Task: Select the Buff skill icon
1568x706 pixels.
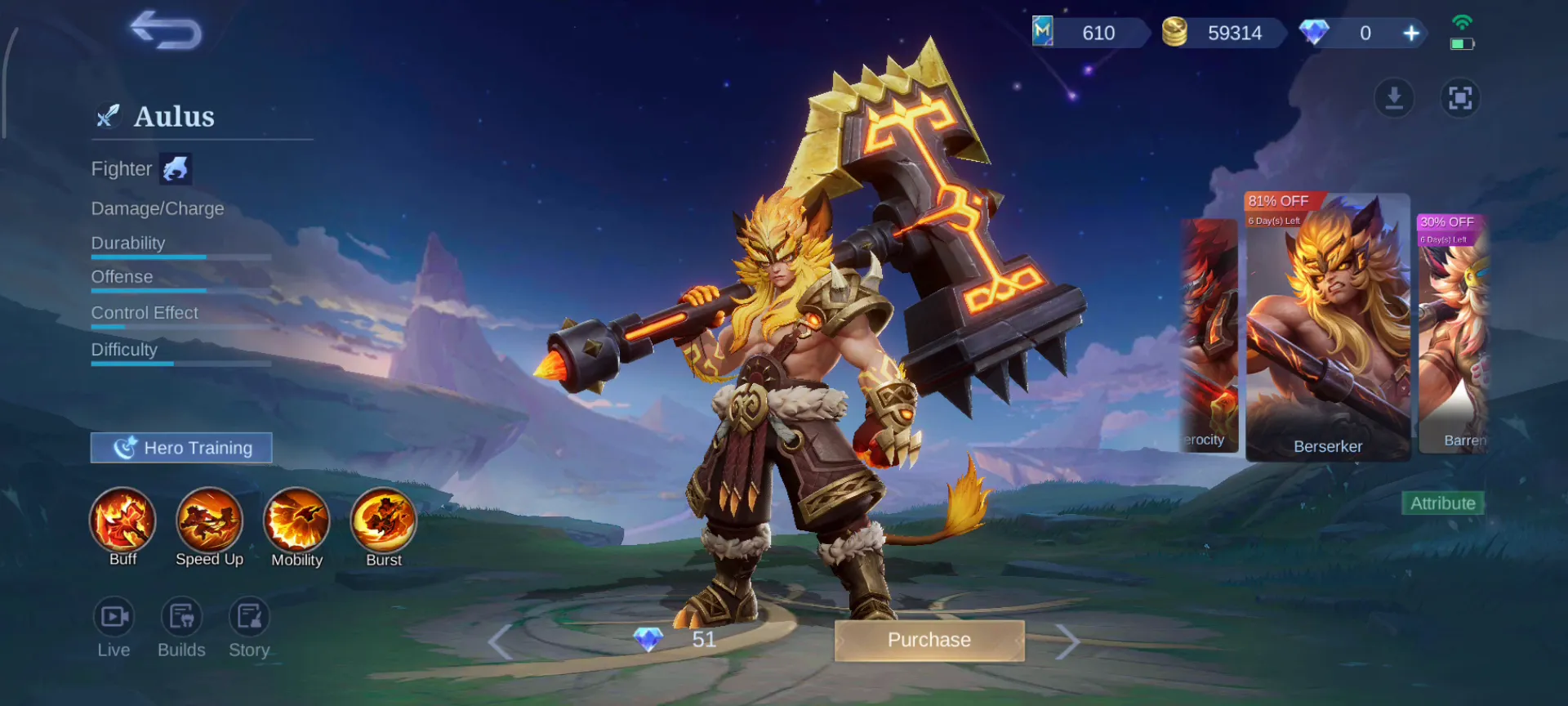Action: tap(122, 521)
